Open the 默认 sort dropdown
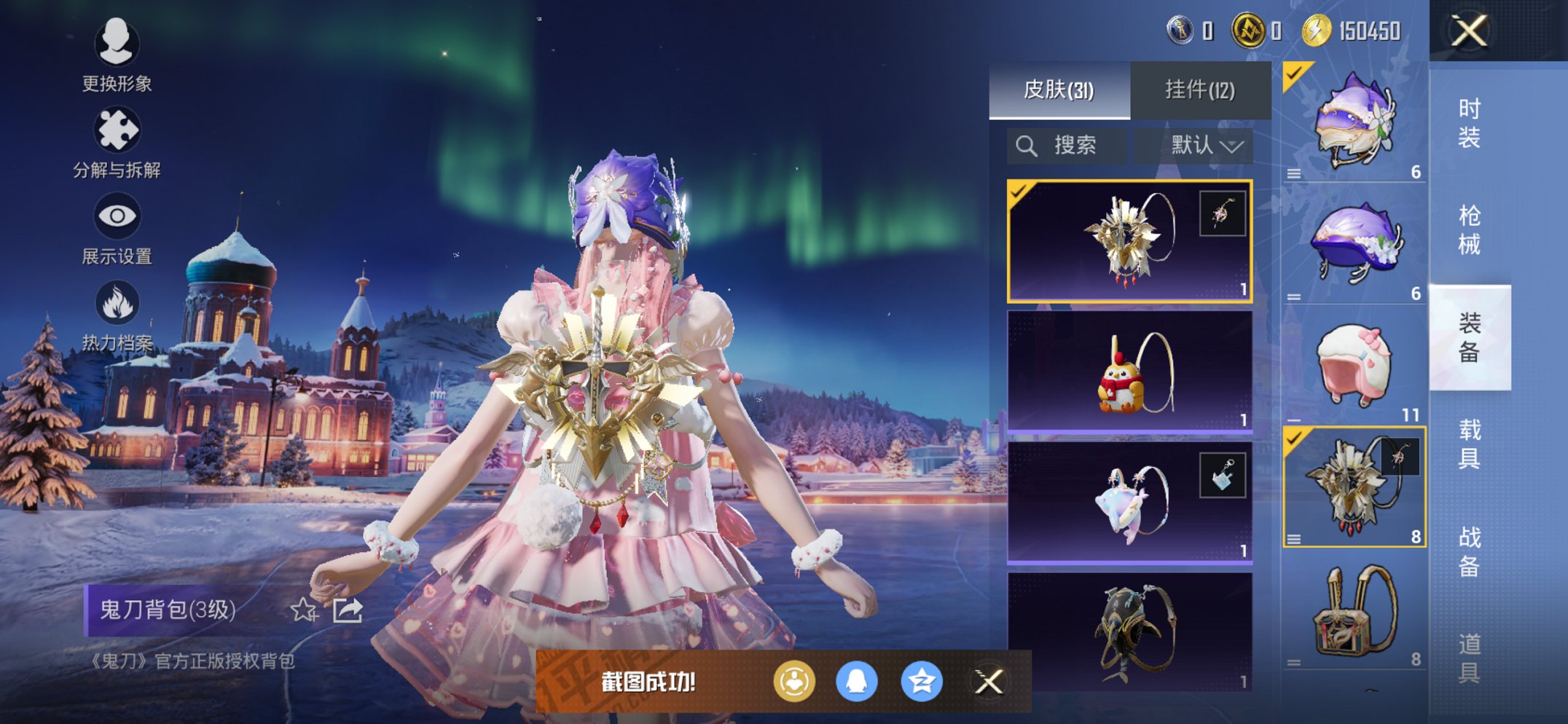Screen dimensions: 1568x724 click(1206, 146)
